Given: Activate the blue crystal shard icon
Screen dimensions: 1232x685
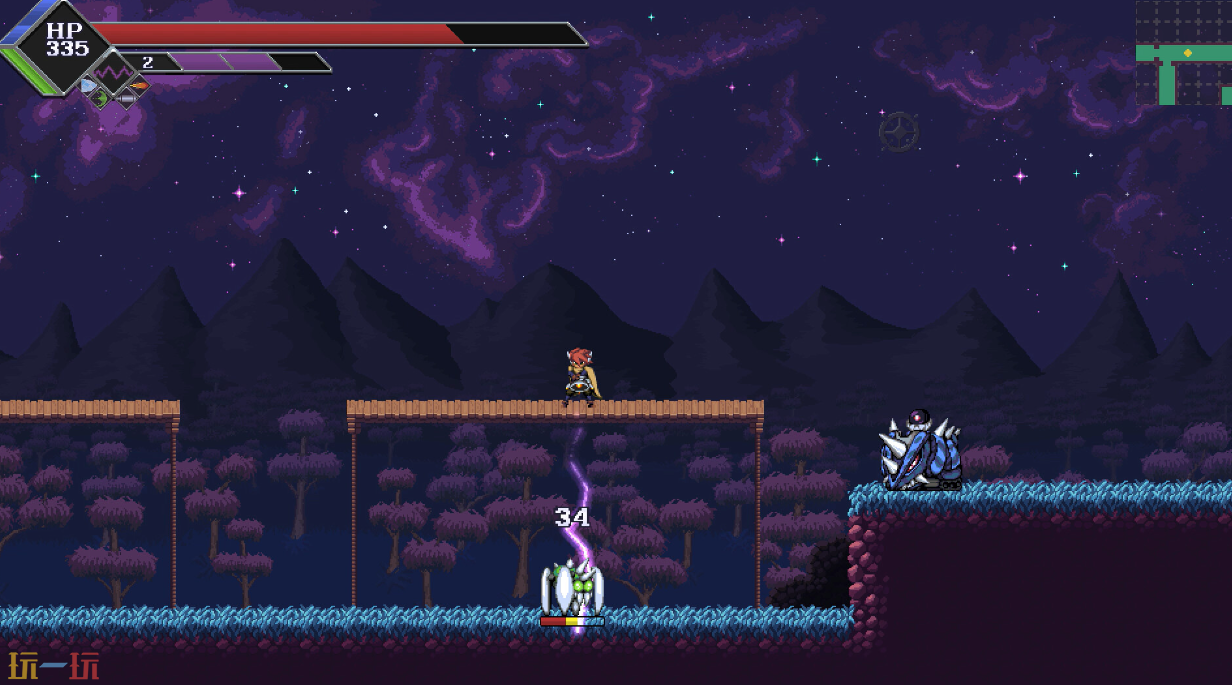Looking at the screenshot, I should coord(88,86).
